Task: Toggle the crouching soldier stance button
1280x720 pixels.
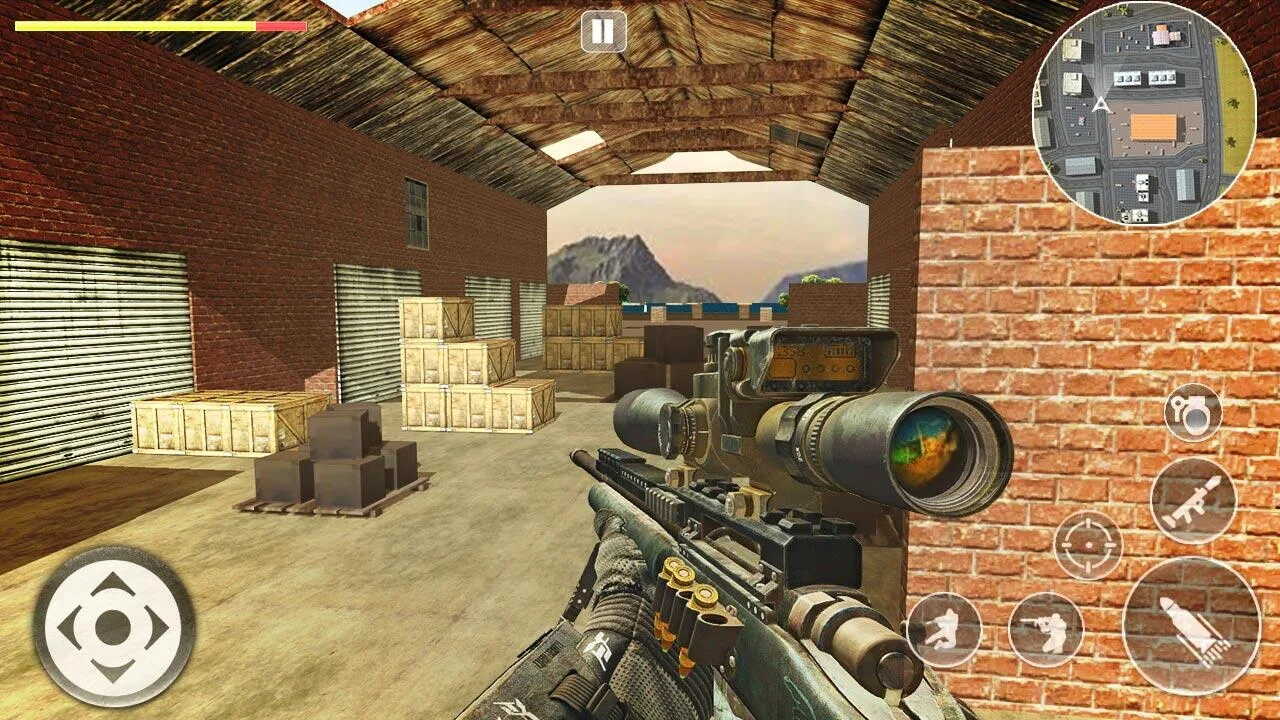Action: pos(944,629)
